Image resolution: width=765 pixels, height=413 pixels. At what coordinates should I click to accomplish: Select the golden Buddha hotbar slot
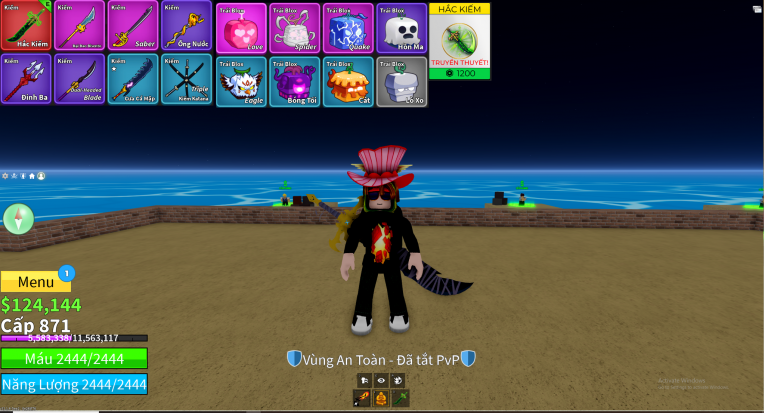[381, 398]
